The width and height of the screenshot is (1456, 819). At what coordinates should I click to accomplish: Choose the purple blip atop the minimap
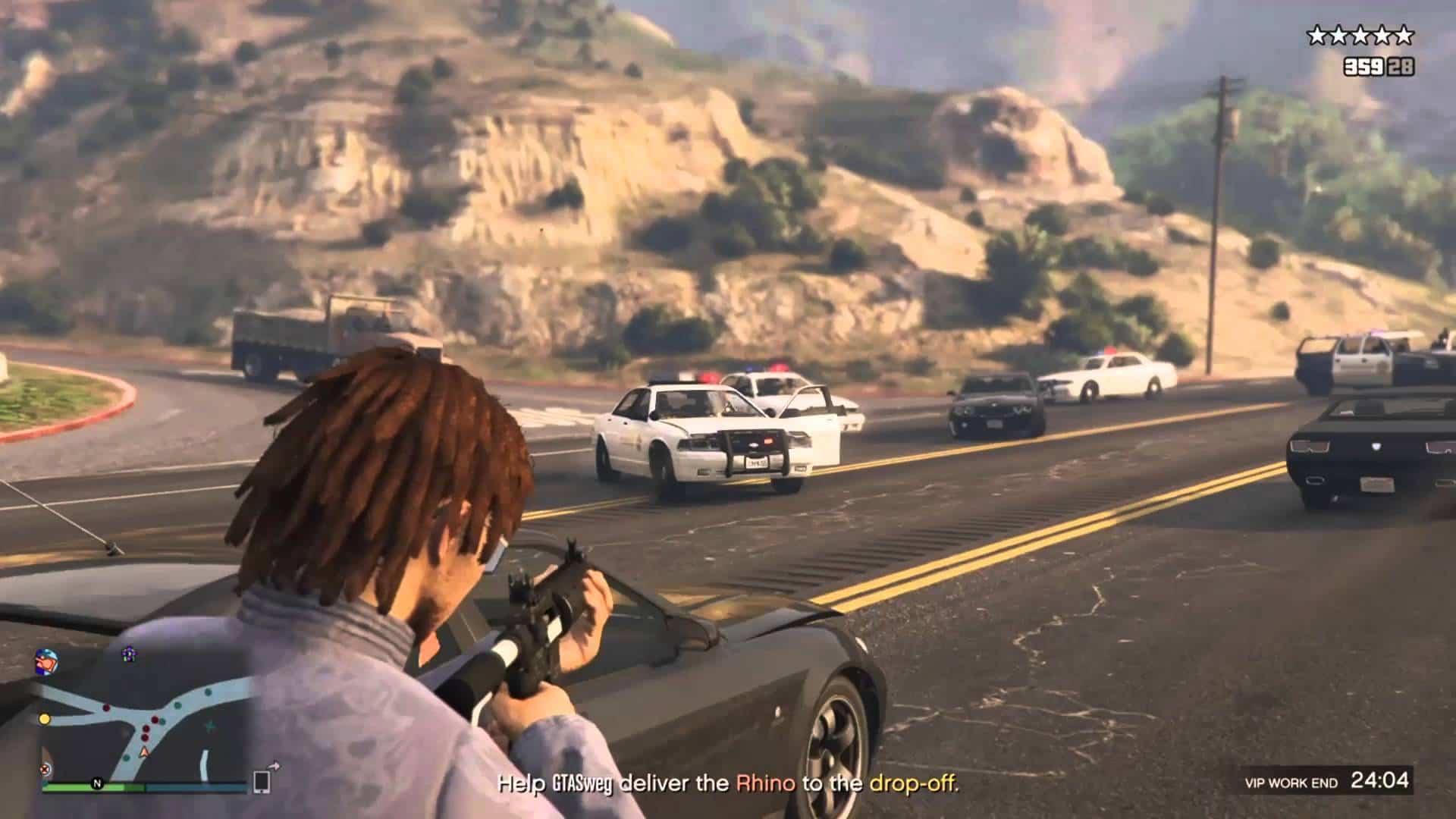[x=129, y=652]
